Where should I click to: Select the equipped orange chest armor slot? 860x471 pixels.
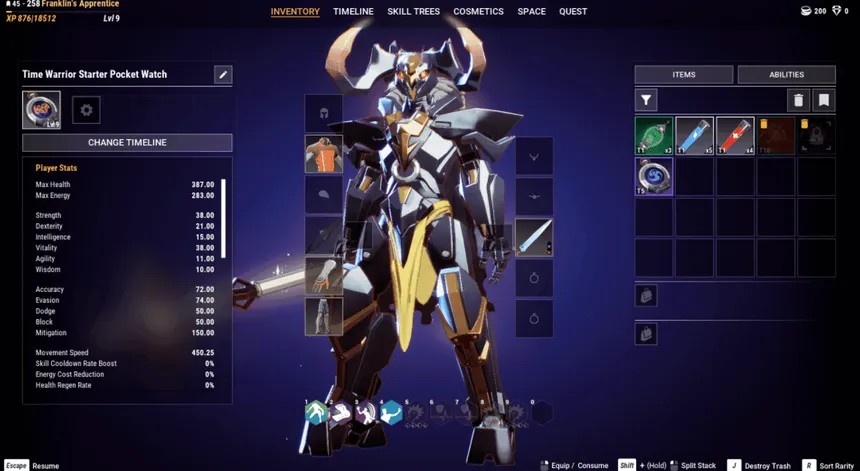(x=323, y=154)
